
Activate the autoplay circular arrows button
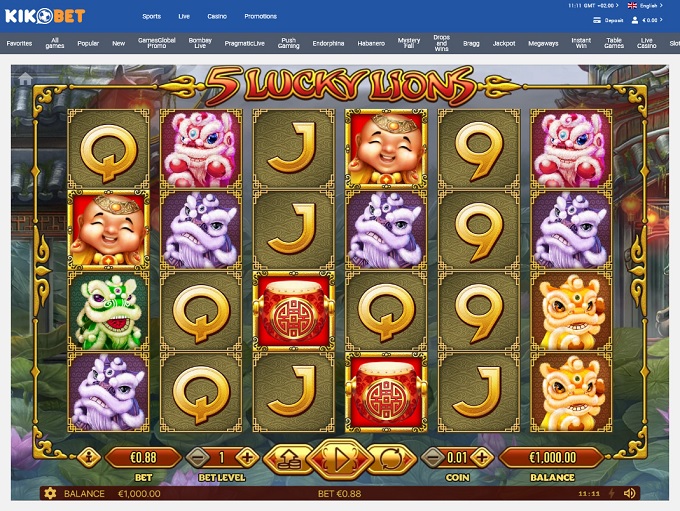(391, 459)
